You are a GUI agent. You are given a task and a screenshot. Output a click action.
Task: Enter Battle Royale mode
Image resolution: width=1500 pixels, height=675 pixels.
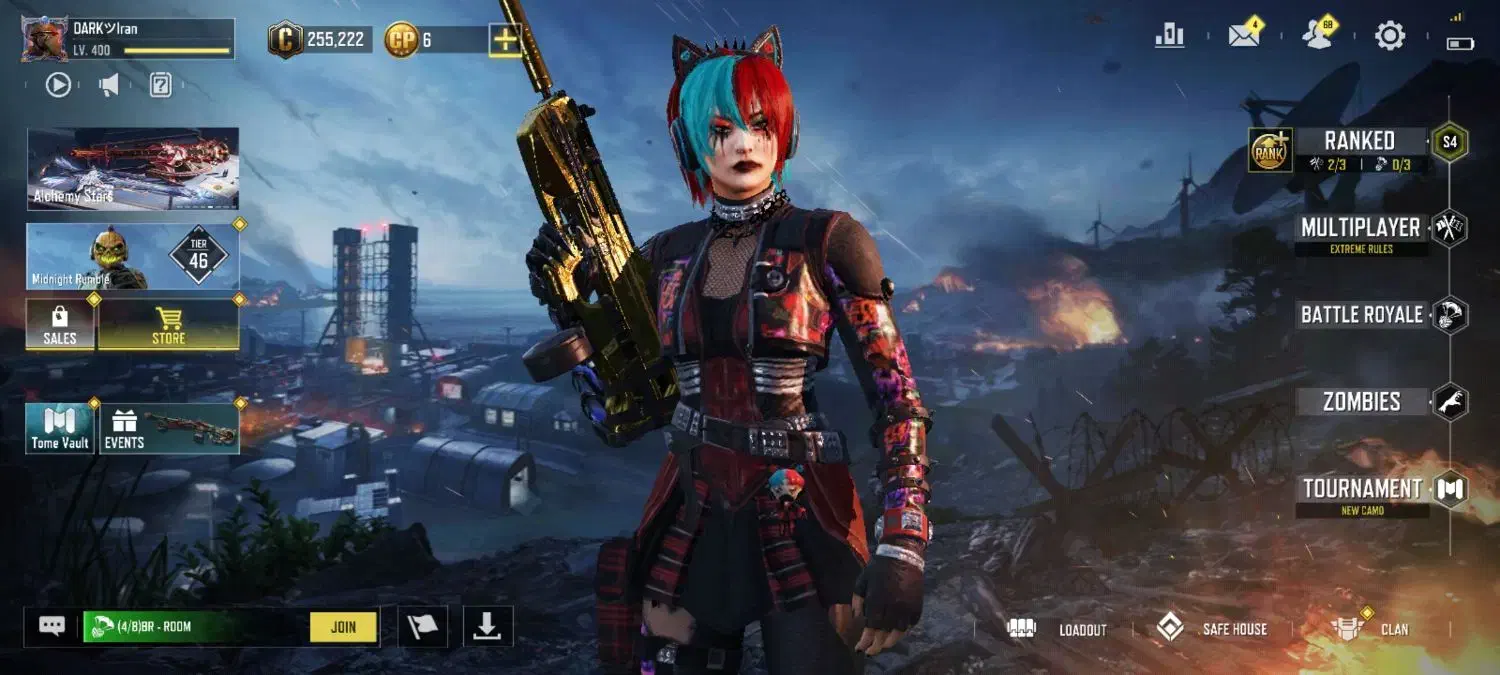coord(1361,315)
